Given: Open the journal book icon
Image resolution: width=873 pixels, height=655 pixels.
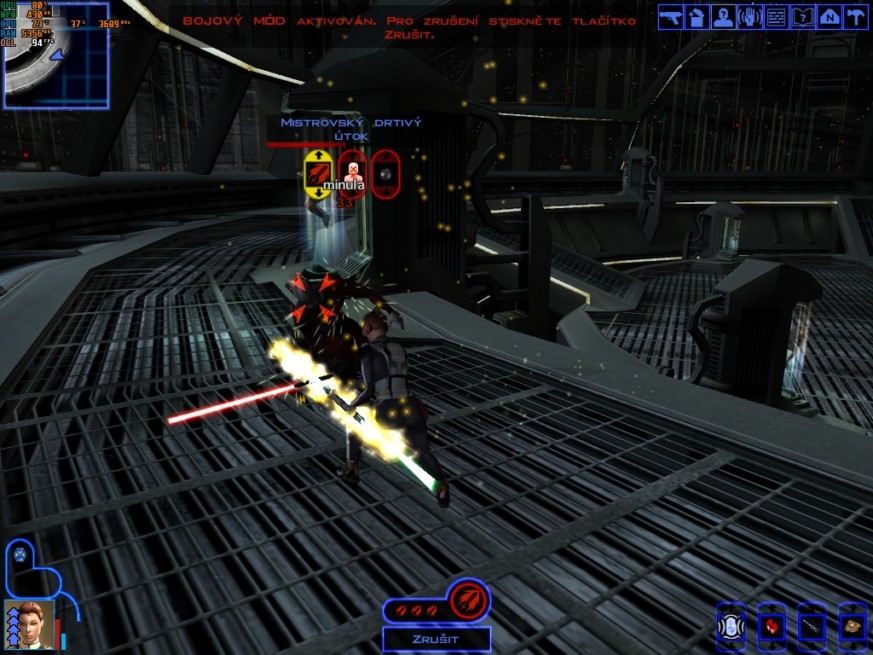Looking at the screenshot, I should point(803,16).
